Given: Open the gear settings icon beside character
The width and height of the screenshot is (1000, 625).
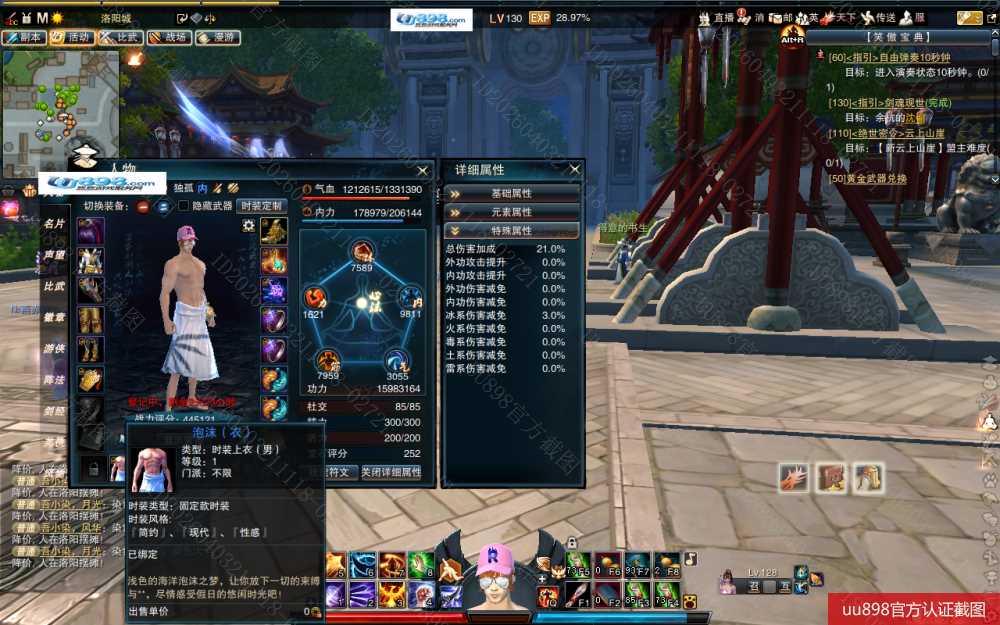Looking at the screenshot, I should pos(248,226).
